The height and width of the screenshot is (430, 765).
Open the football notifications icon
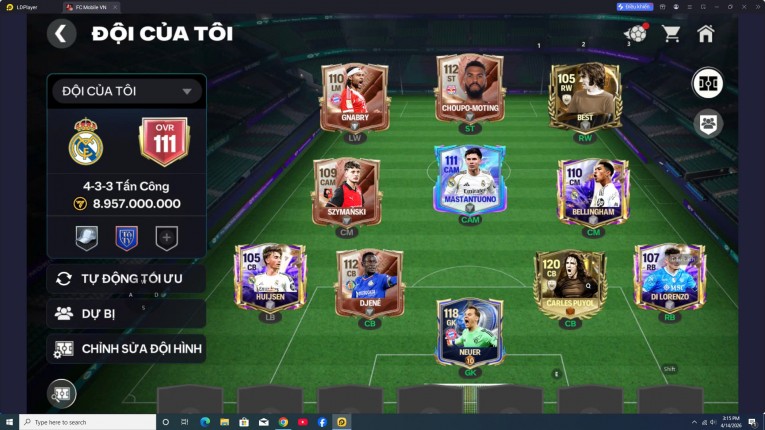click(634, 34)
